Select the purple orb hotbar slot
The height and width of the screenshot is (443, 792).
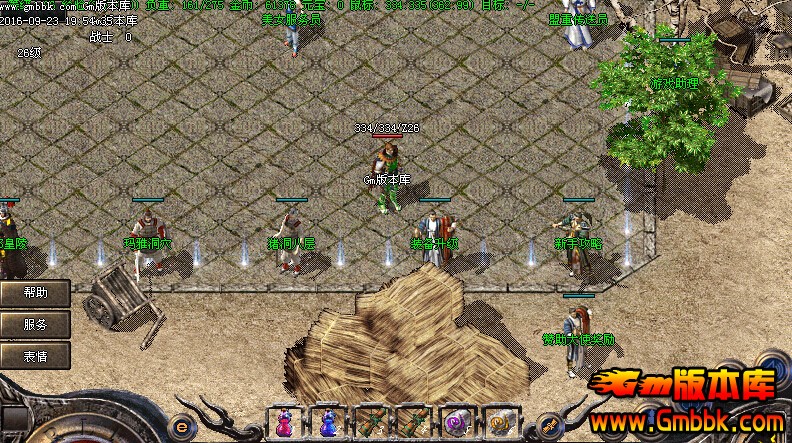[457, 423]
